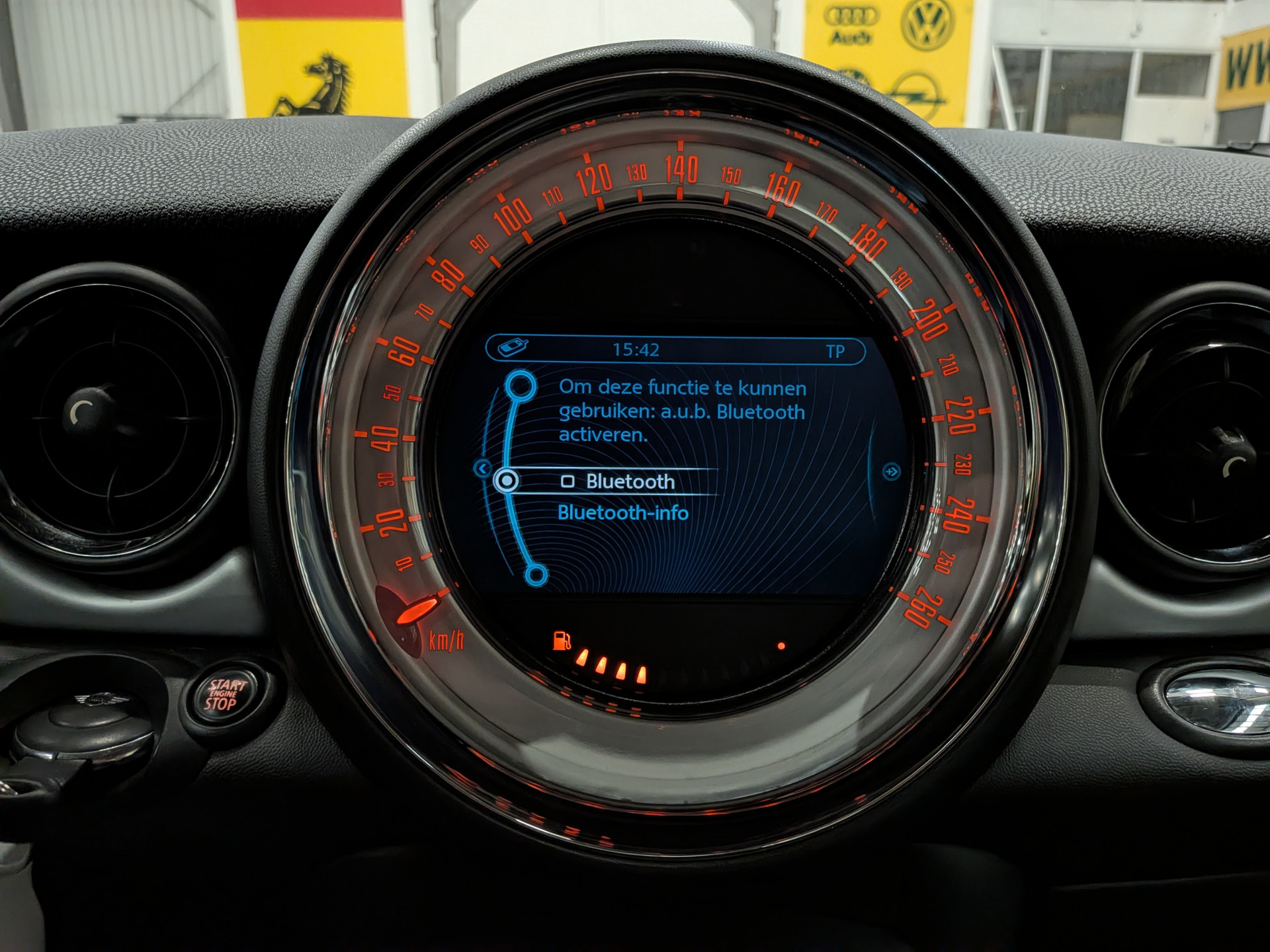1270x952 pixels.
Task: Enable the Bluetooth checkbox
Action: click(568, 481)
